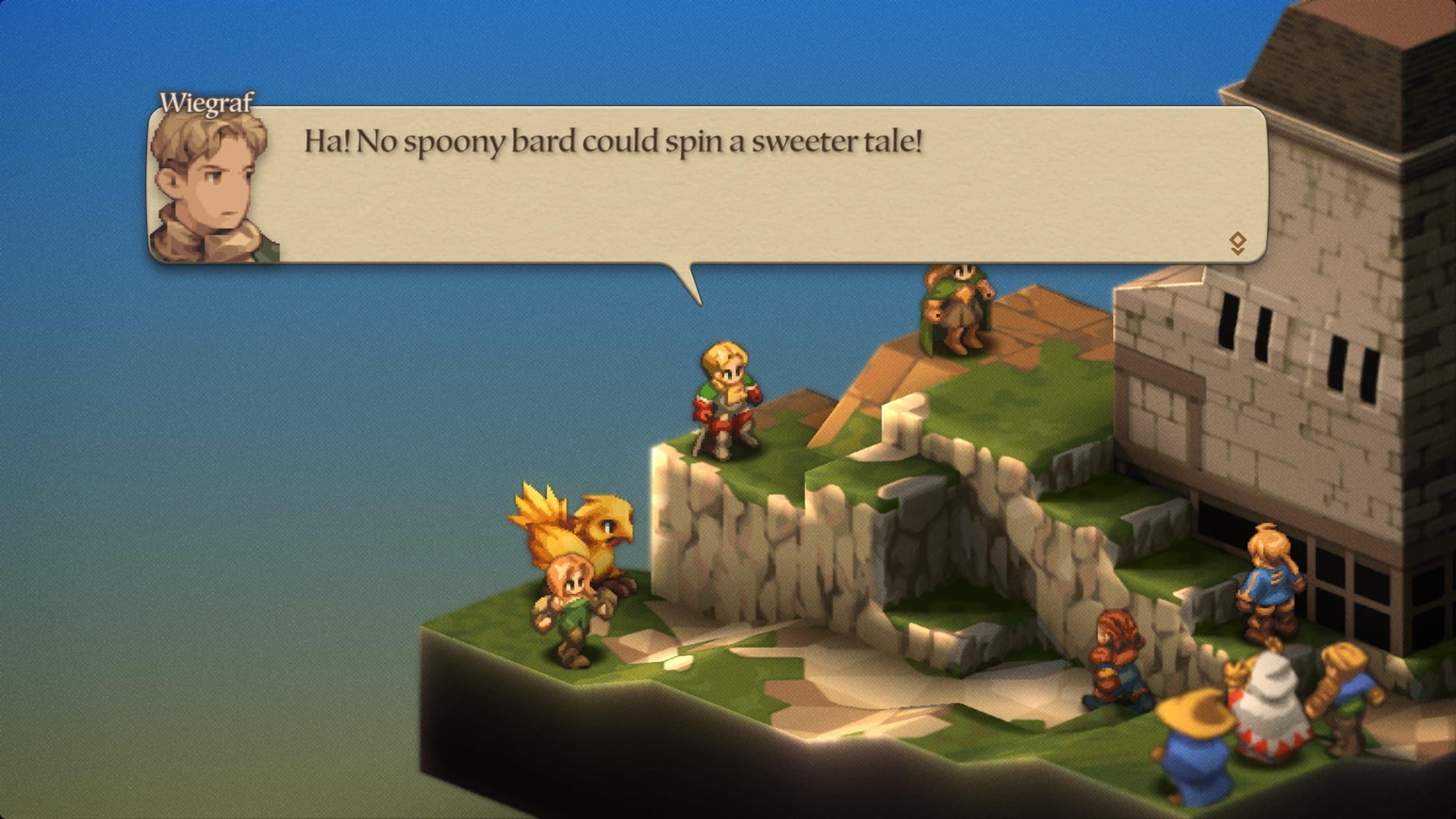Viewport: 1456px width, 819px height.
Task: Click the dialogue text bubble to continue
Action: pos(699,182)
